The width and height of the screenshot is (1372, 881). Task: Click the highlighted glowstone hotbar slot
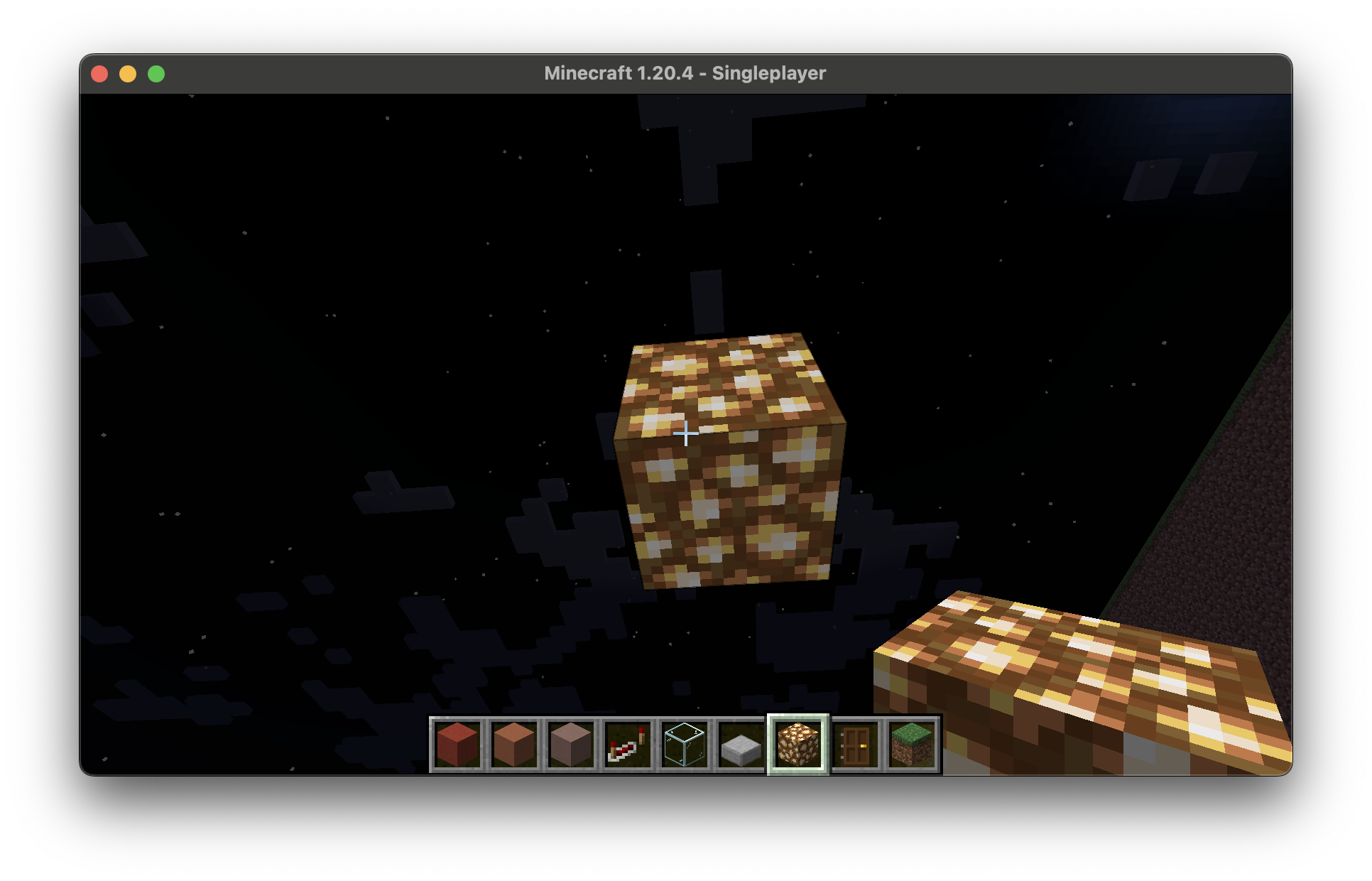798,745
